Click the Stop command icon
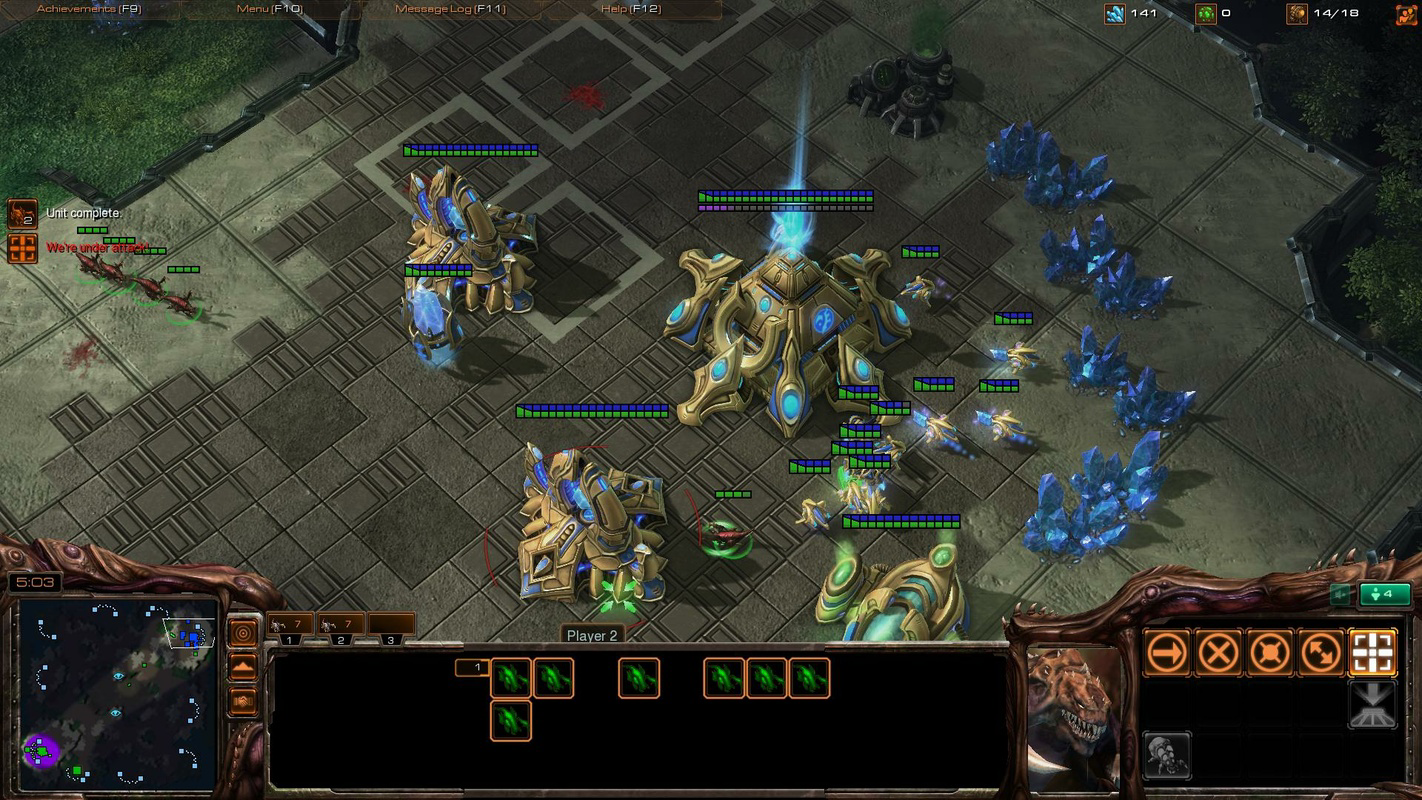This screenshot has width=1422, height=800. click(1219, 653)
